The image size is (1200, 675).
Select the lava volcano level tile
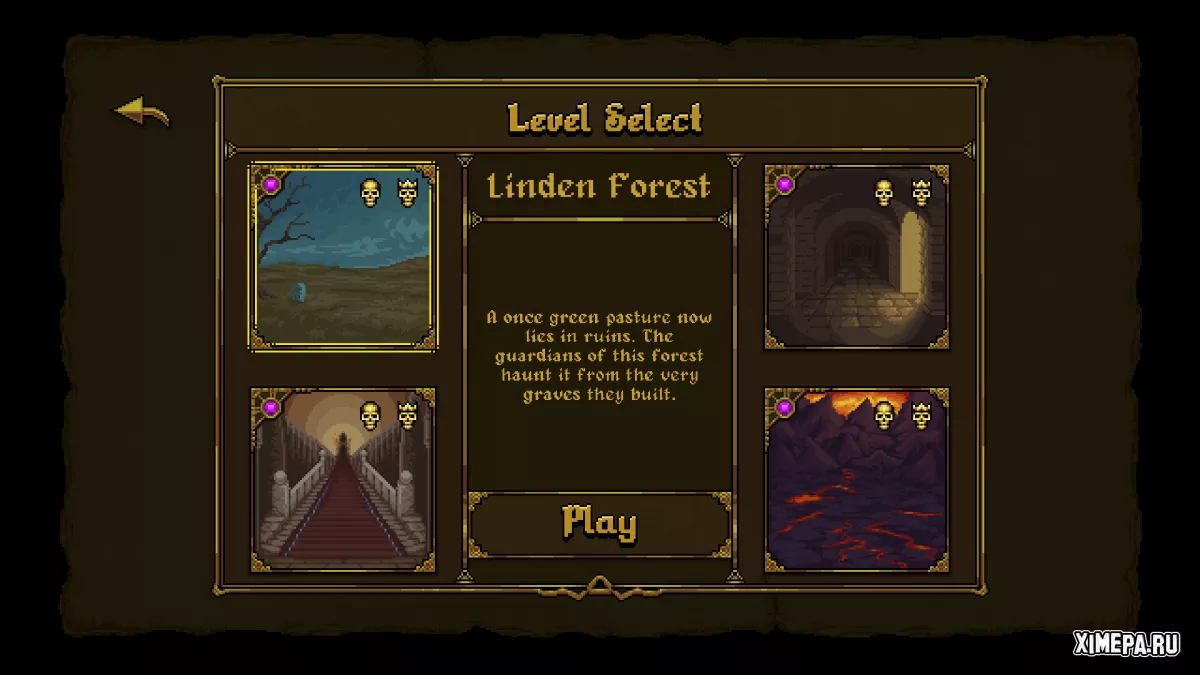coord(856,480)
